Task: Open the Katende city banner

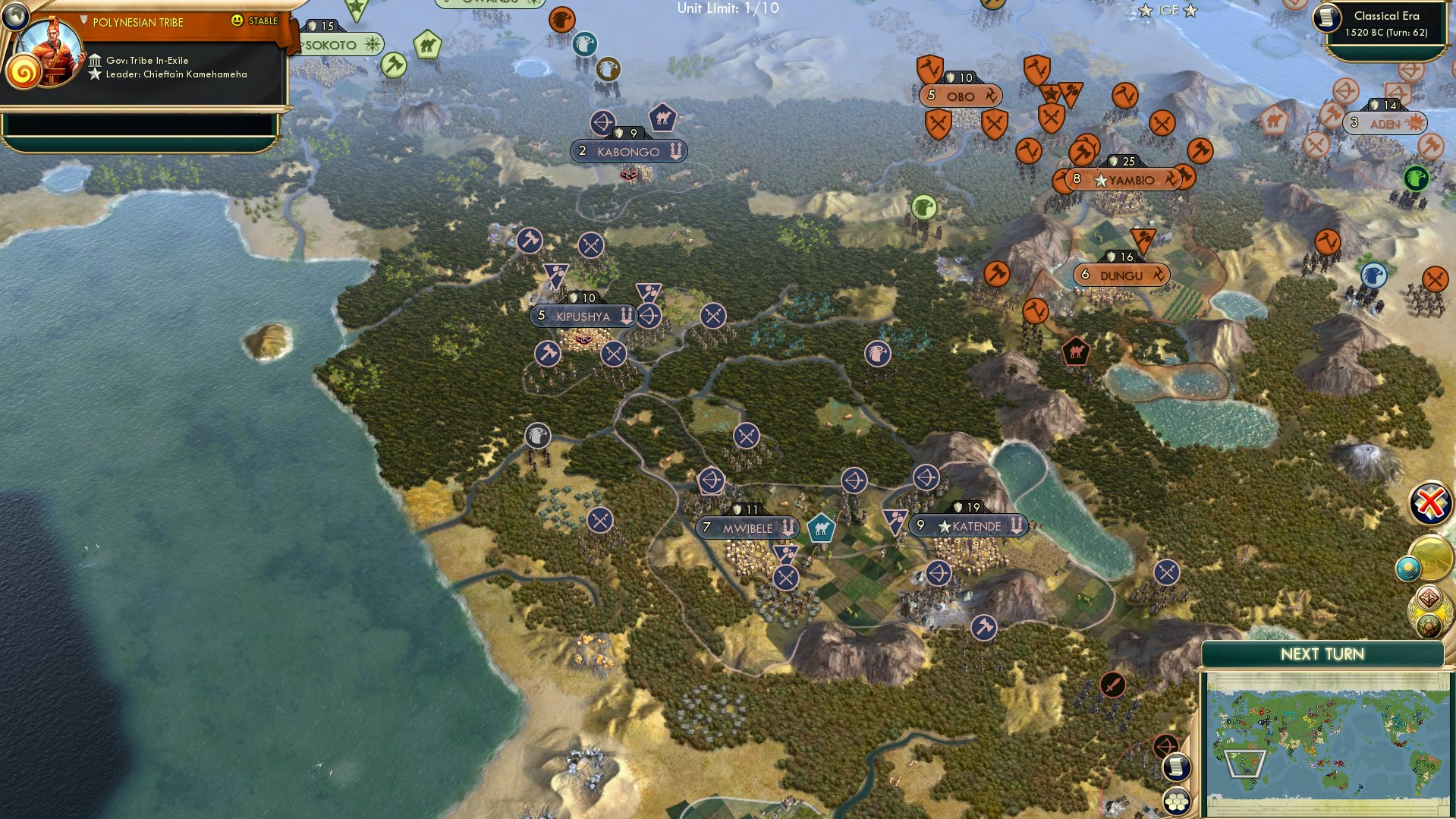Action: click(x=969, y=524)
